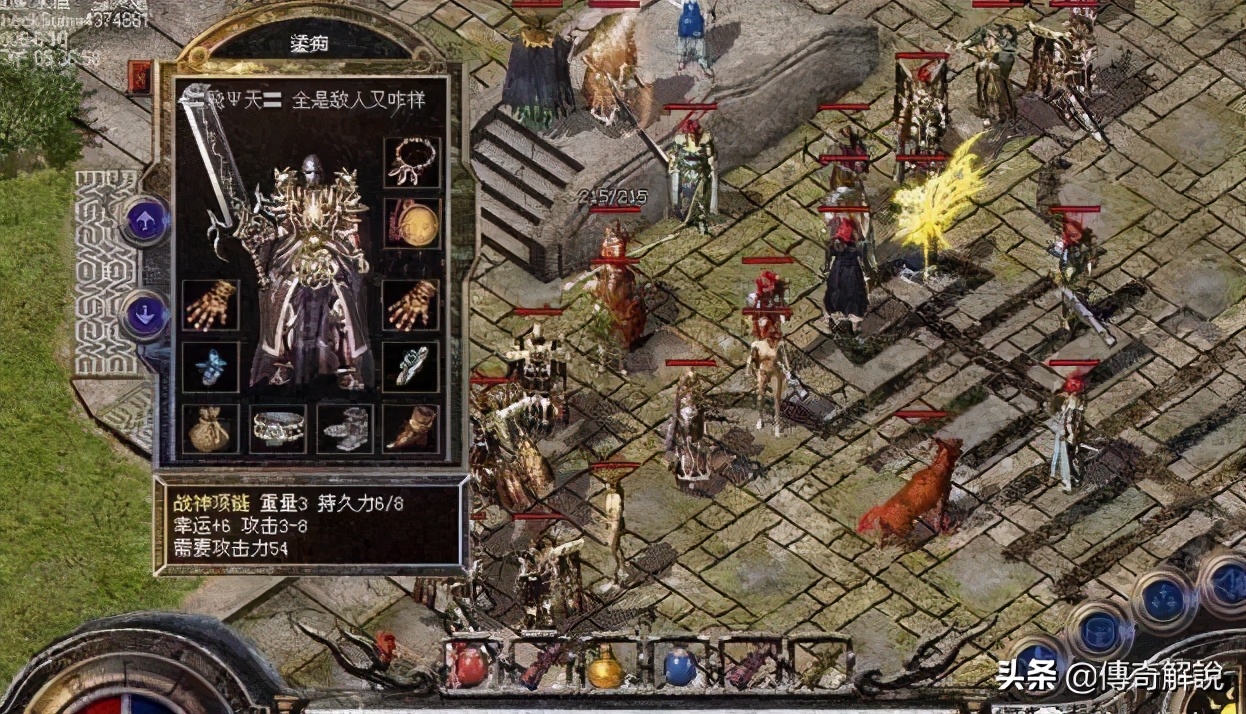
Task: Select the necklace equipment slot
Action: pyautogui.click(x=412, y=163)
